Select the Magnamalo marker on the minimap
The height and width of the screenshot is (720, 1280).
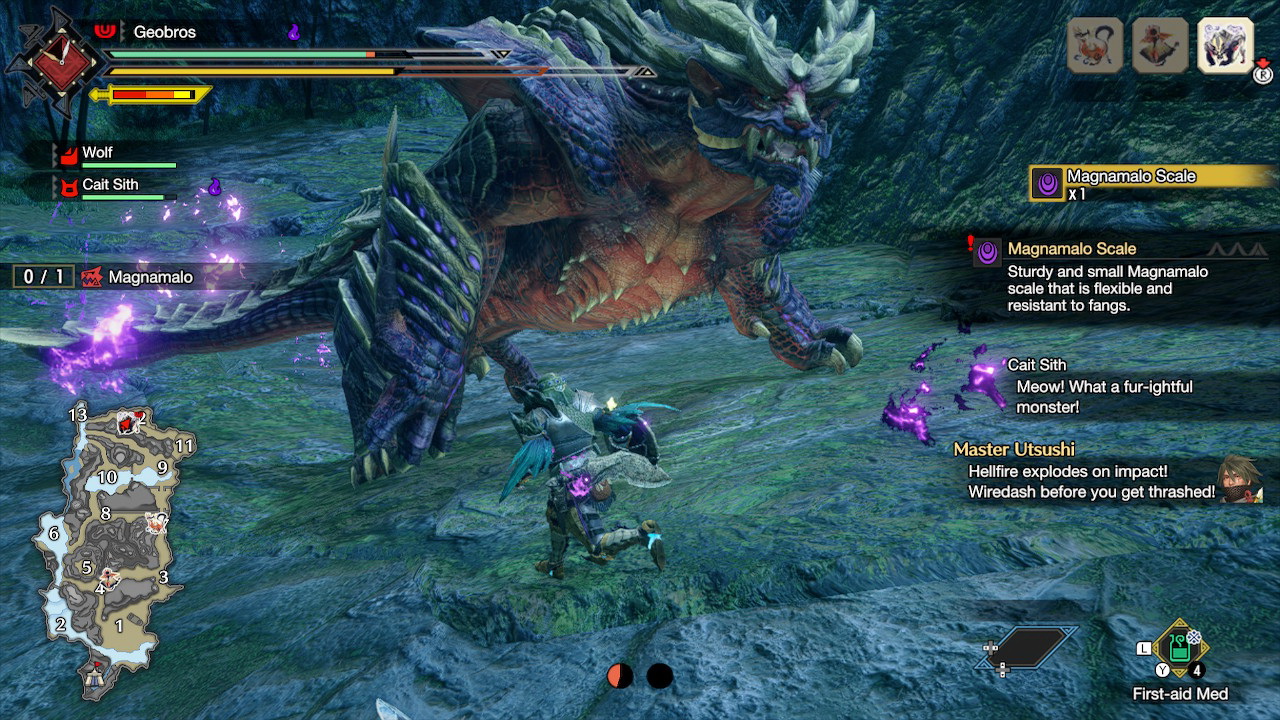point(128,421)
